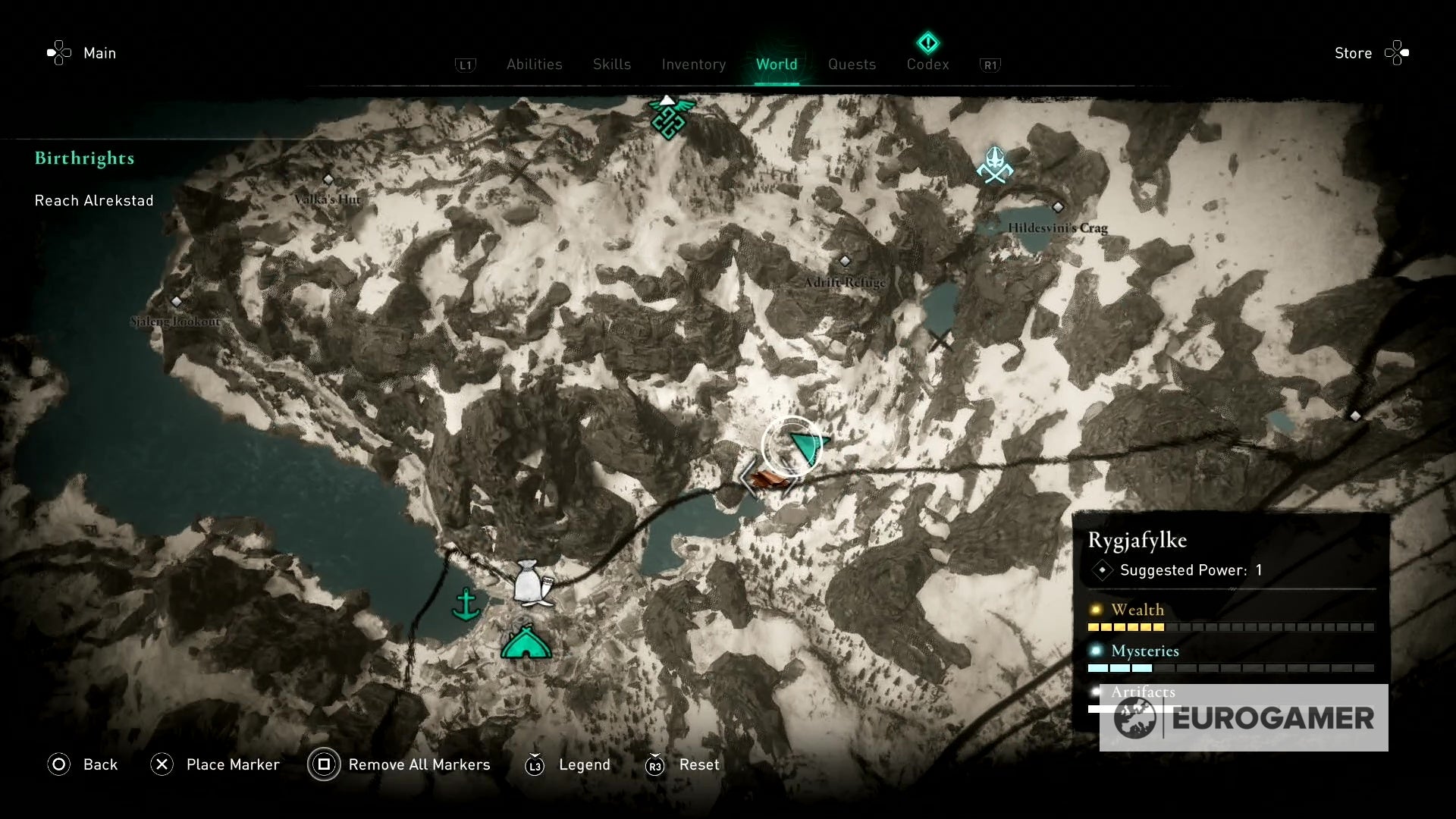The width and height of the screenshot is (1456, 819).
Task: Click the viewpoint raven icon at map top
Action: 670,118
